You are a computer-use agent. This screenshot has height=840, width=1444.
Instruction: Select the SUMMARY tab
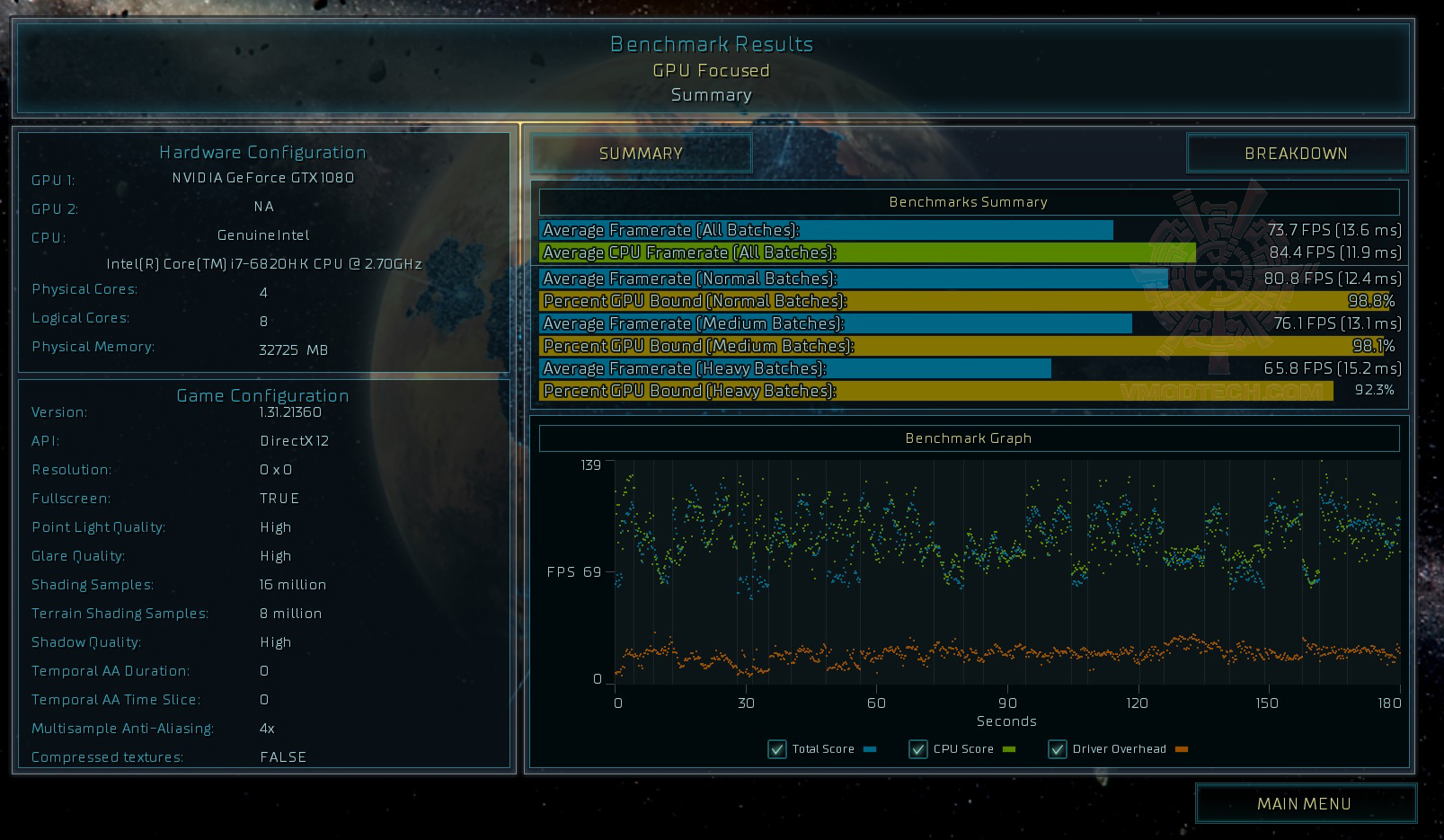641,153
